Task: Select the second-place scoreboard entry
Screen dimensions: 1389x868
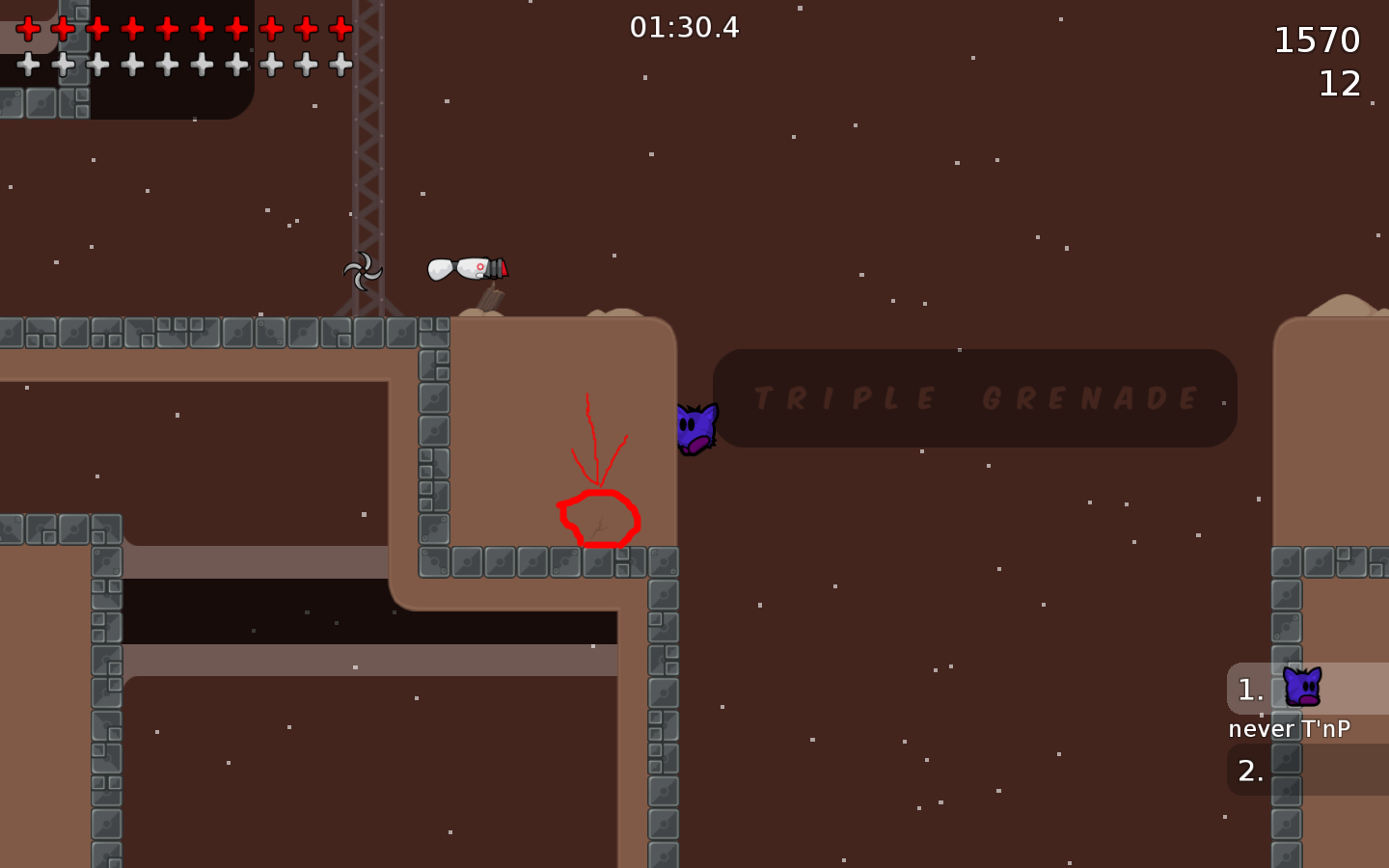Action: click(x=1250, y=770)
